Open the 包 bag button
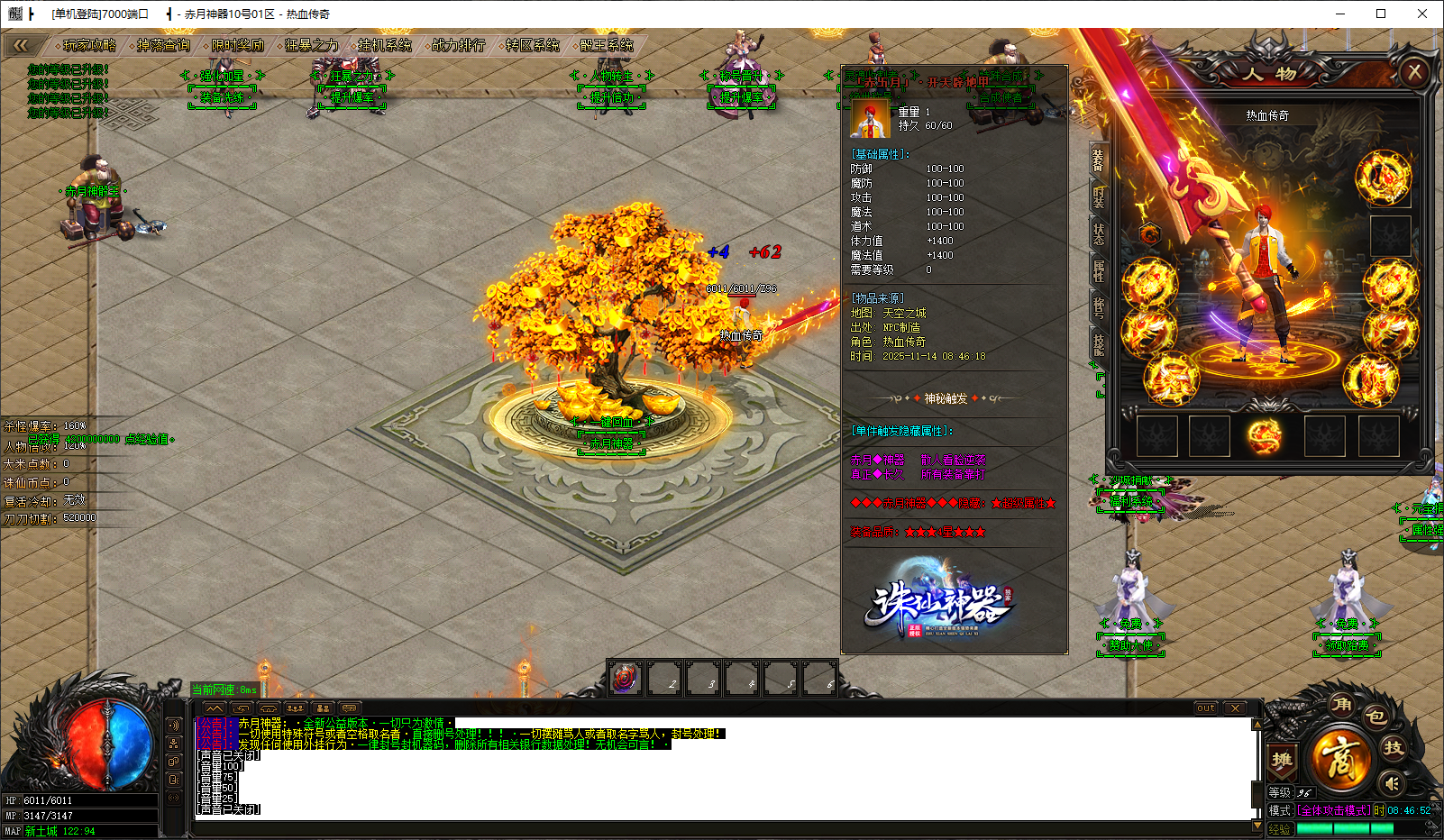 tap(1375, 717)
